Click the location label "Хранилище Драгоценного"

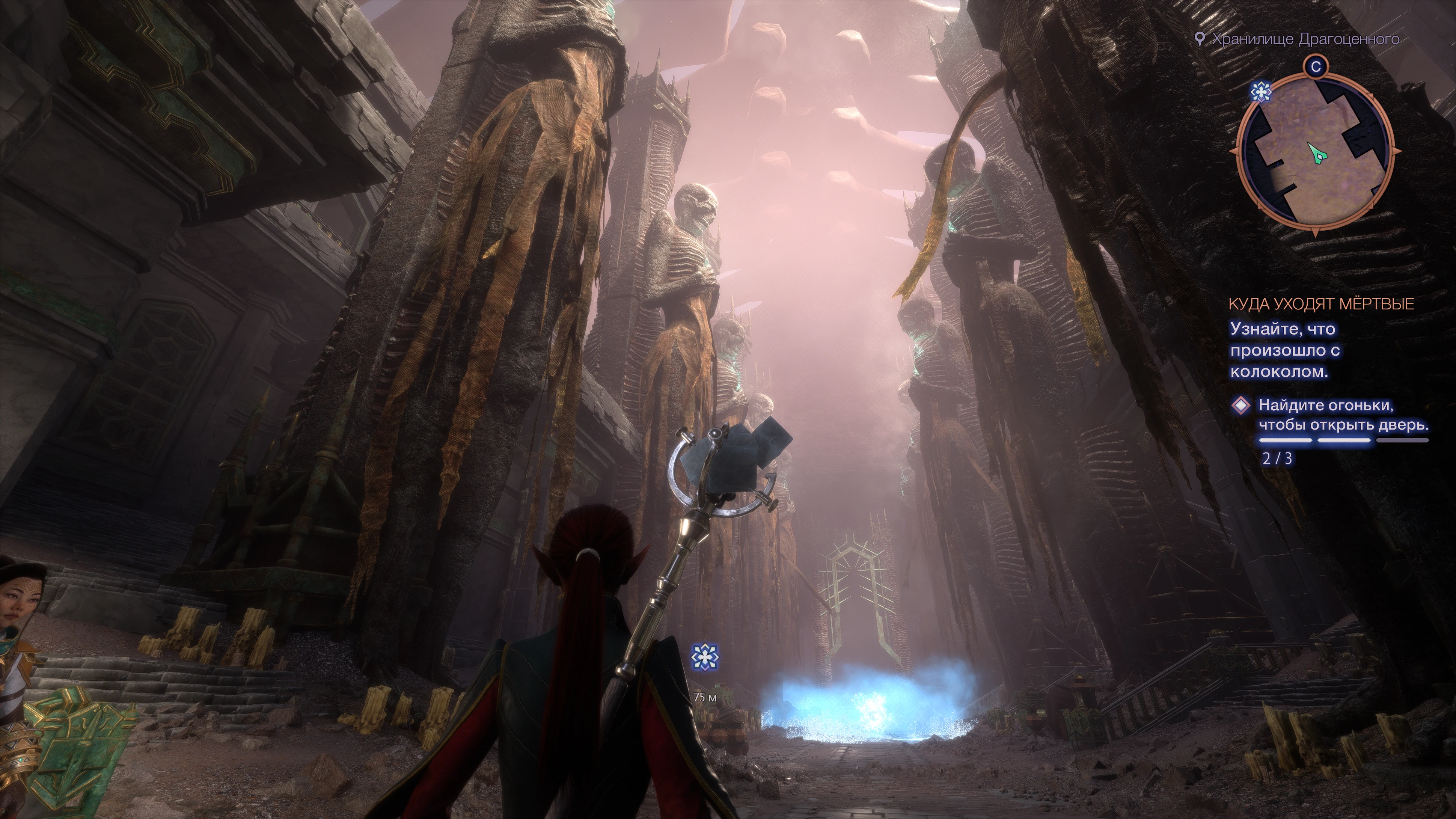[1305, 39]
